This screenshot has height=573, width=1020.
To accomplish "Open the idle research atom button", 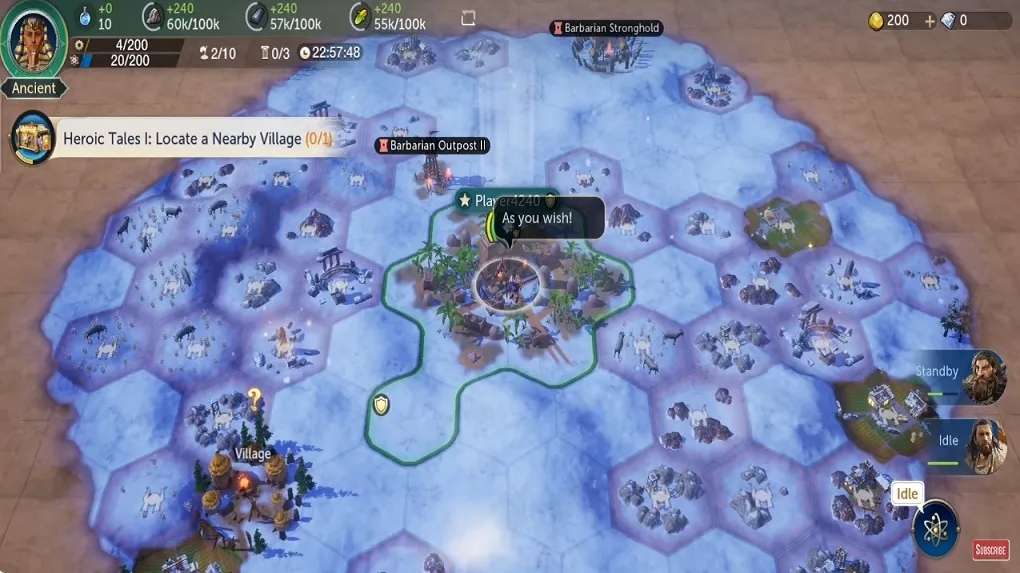I will coord(936,527).
